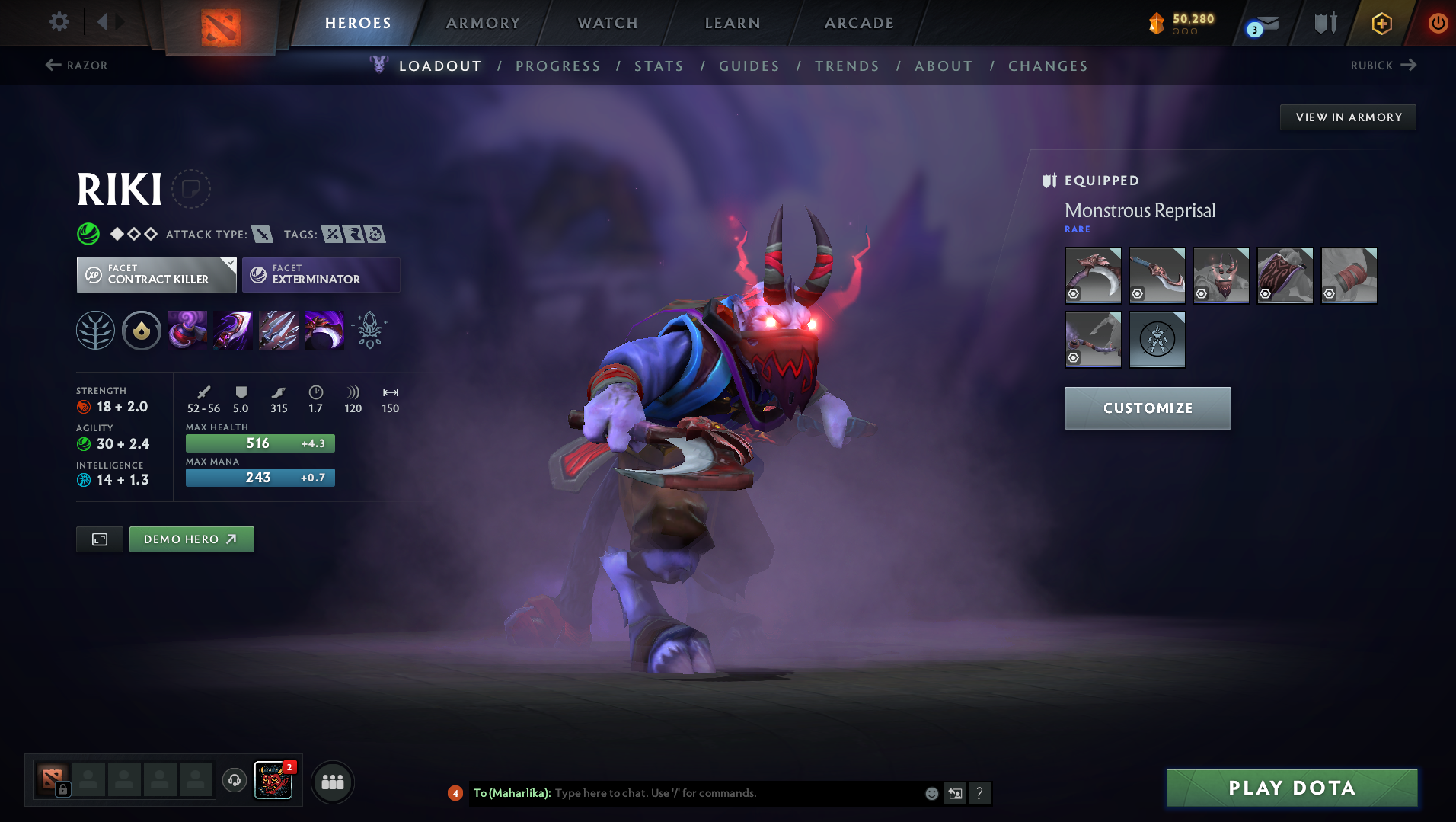Open the Stats section for Riki
The height and width of the screenshot is (822, 1456).
659,66
